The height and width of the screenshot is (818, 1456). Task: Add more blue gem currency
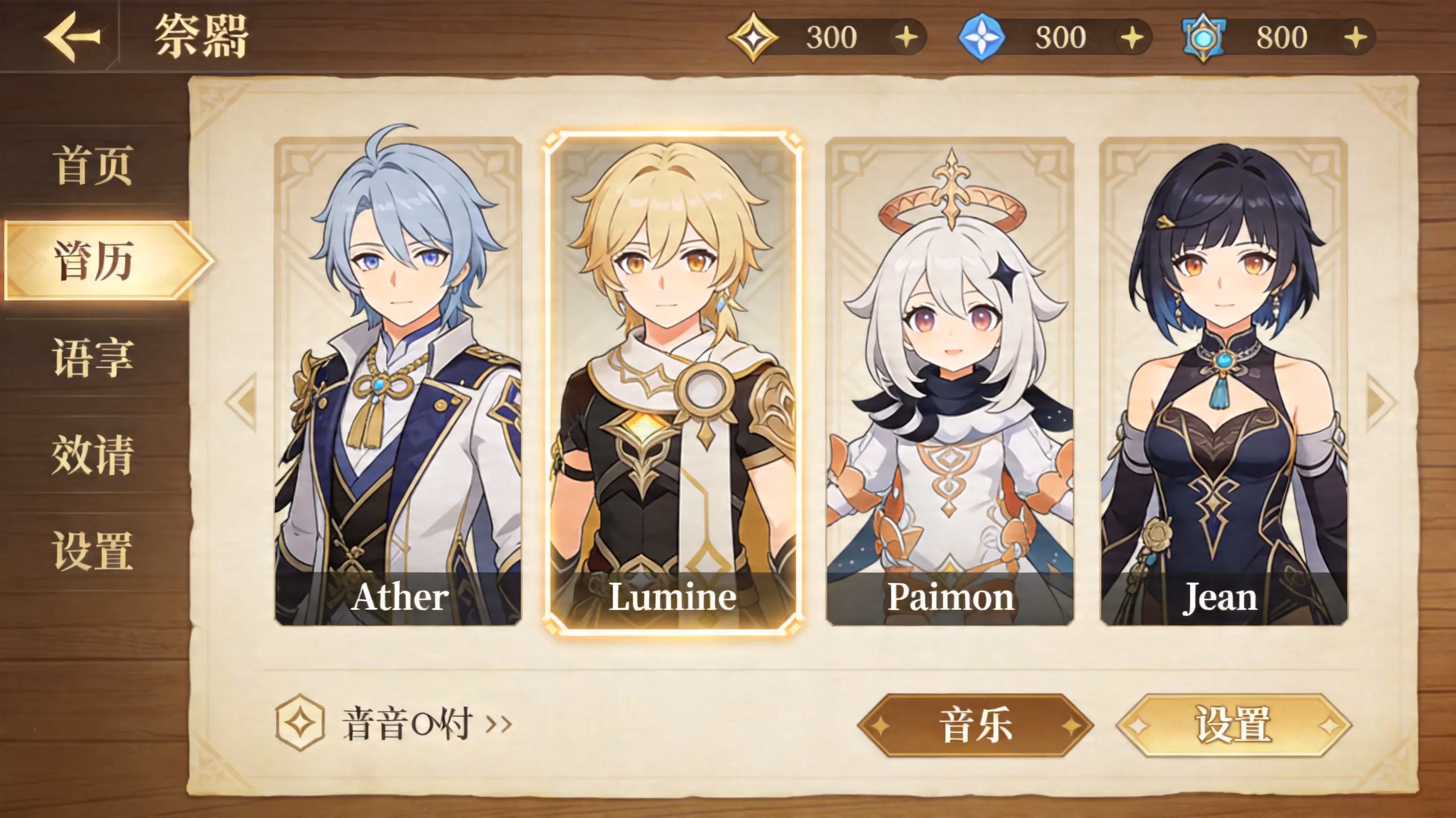pos(1132,38)
